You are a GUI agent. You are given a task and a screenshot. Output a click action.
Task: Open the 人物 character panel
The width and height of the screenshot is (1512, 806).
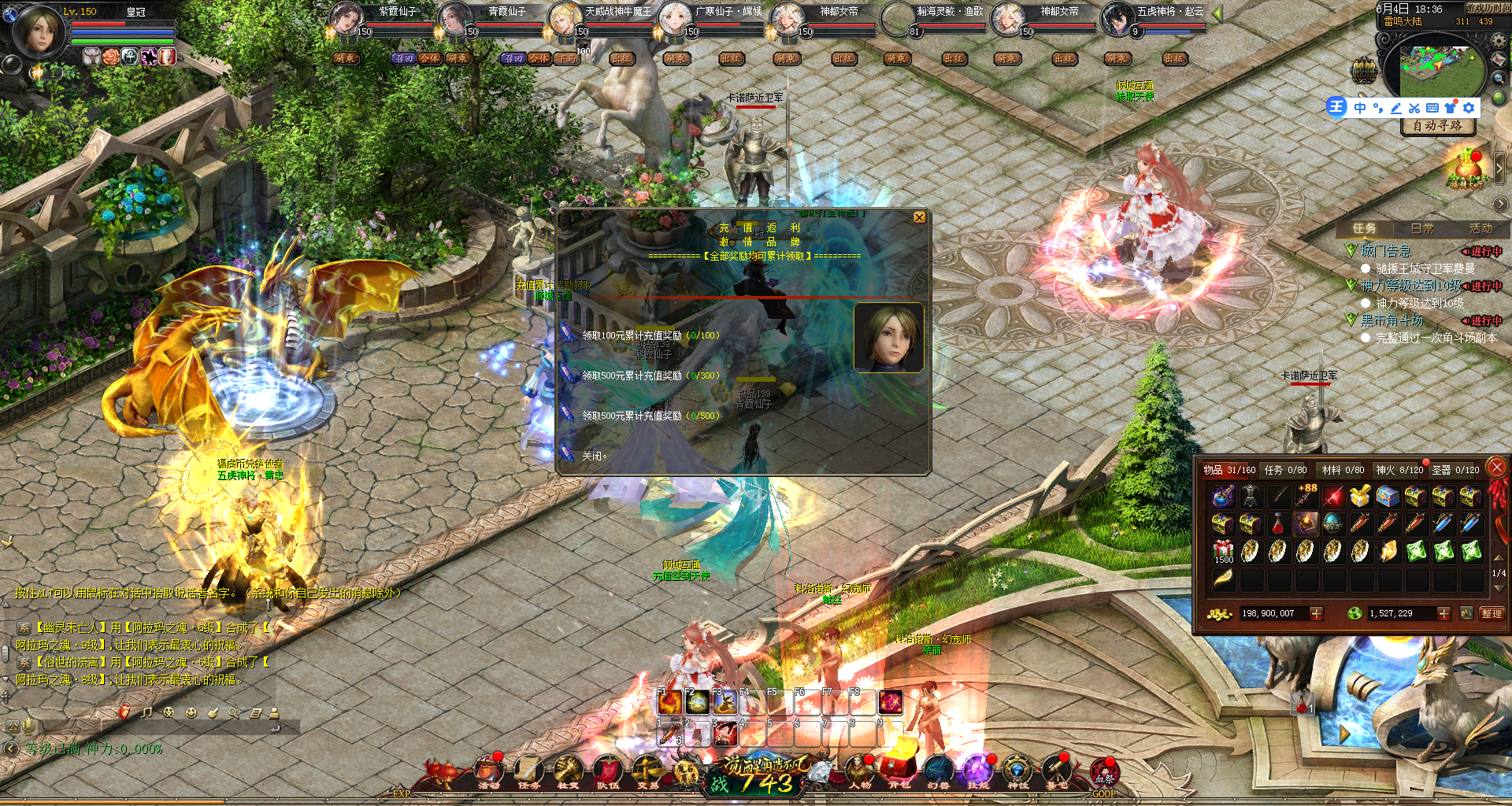pos(859,771)
